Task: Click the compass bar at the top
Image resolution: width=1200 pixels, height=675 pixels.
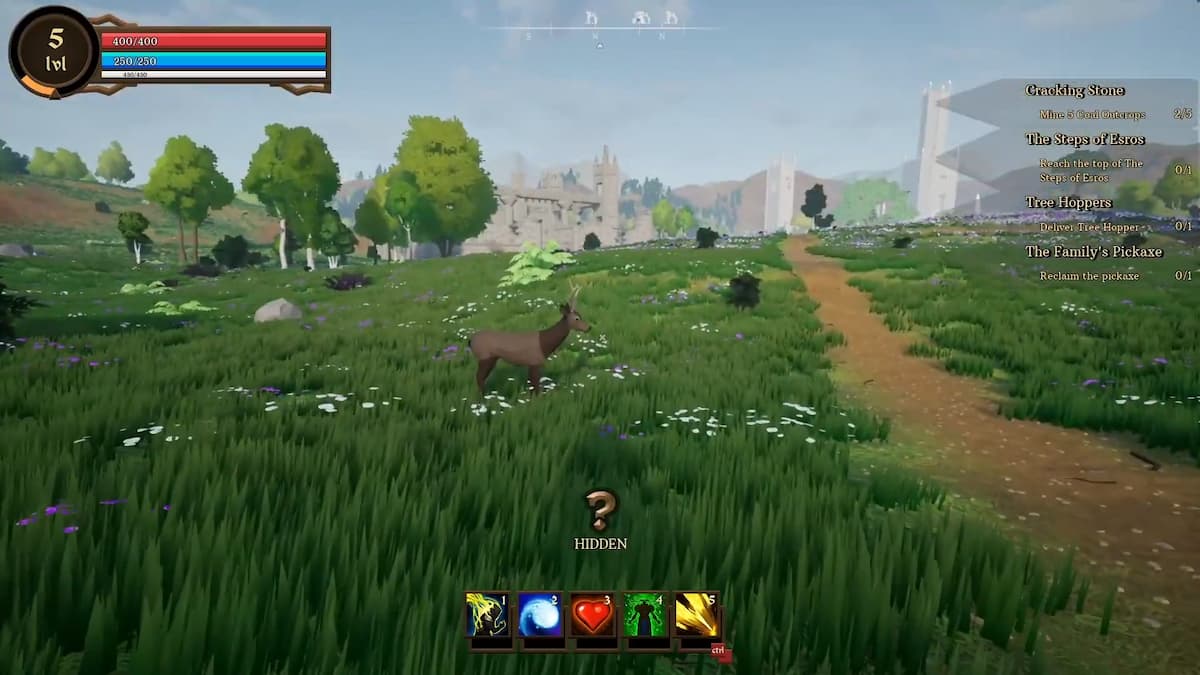Action: 600,27
